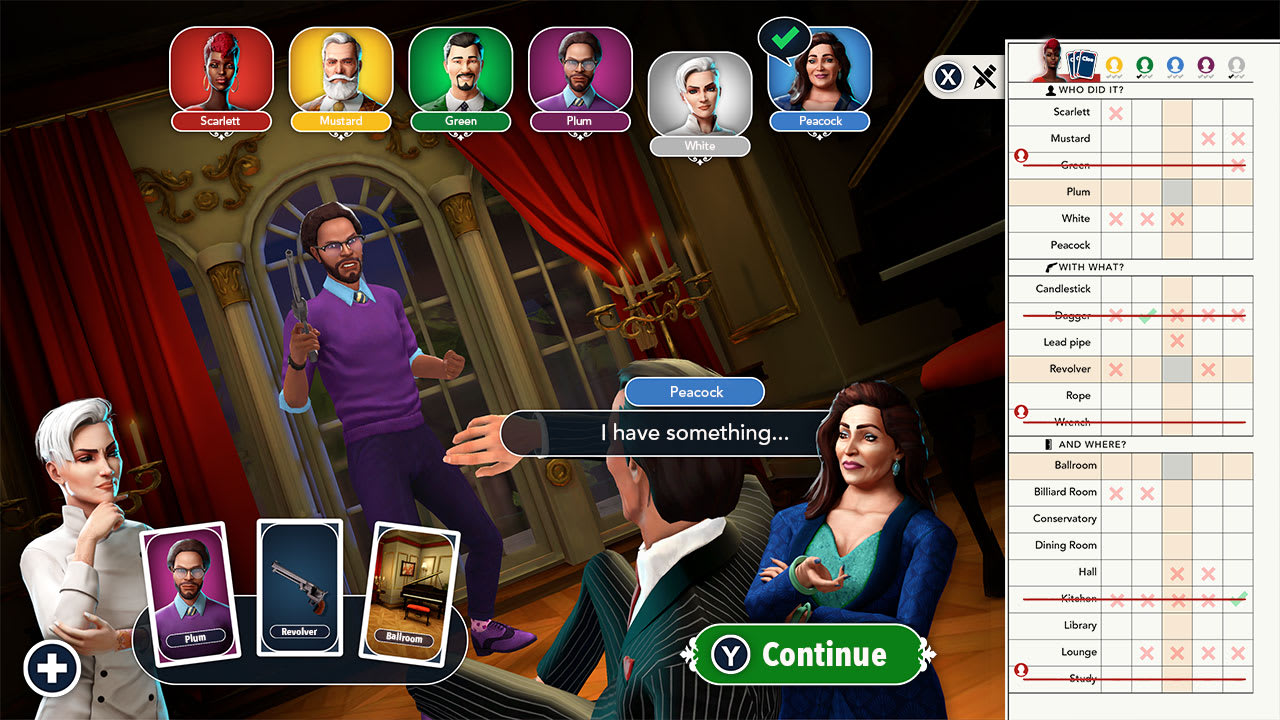The image size is (1280, 720).
Task: Close the notebook with the X button
Action: tap(948, 77)
